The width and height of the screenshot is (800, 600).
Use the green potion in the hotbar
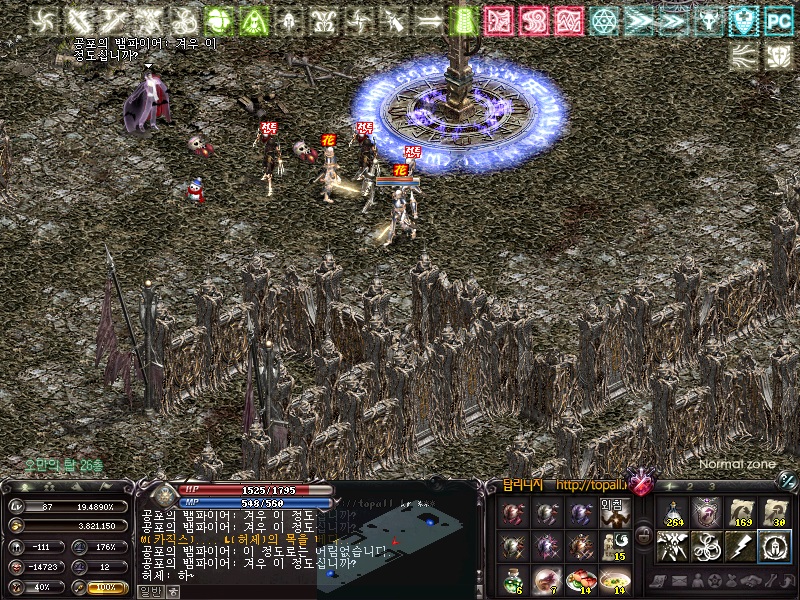pyautogui.click(x=513, y=580)
